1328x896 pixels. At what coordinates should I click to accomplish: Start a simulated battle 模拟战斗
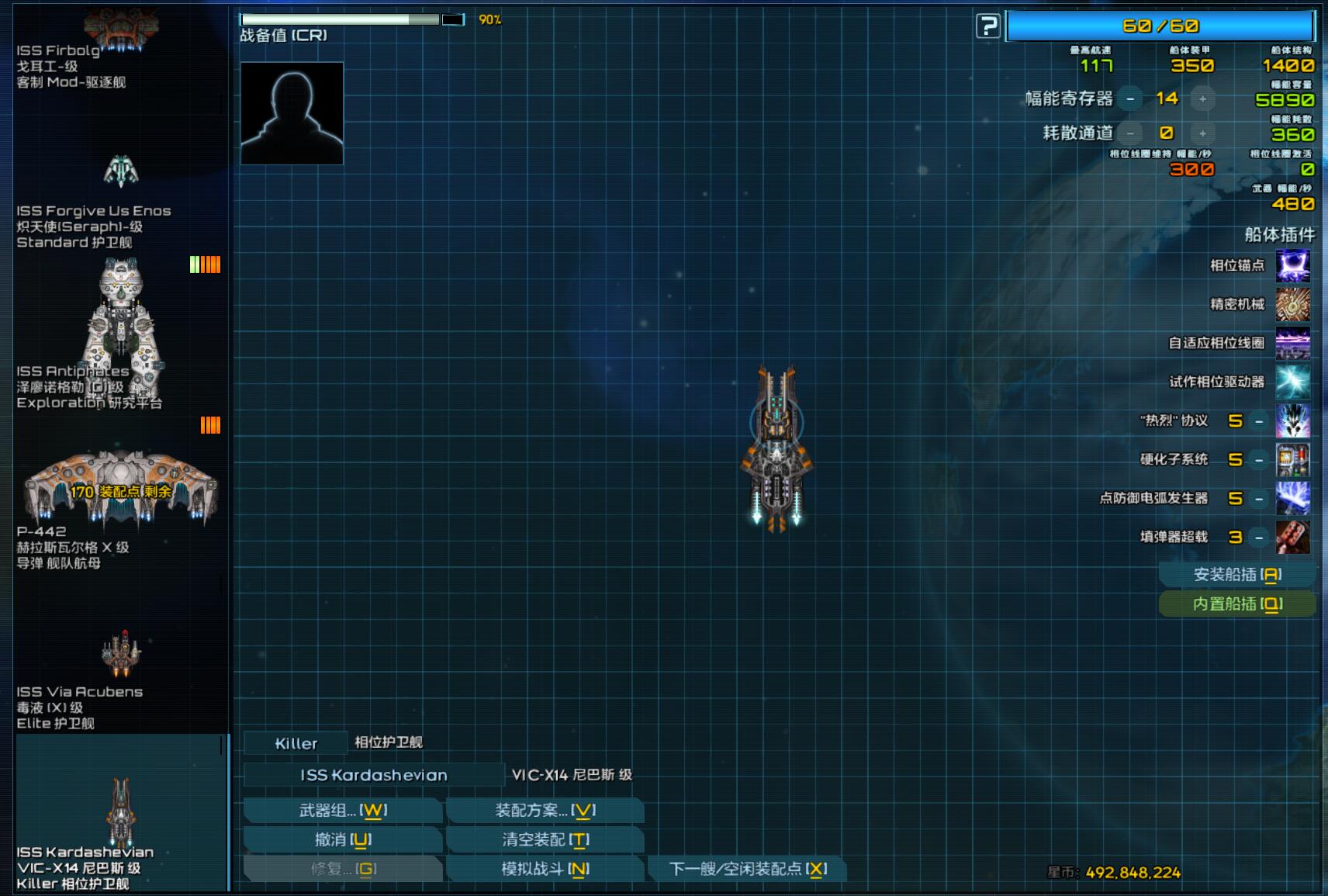point(545,869)
